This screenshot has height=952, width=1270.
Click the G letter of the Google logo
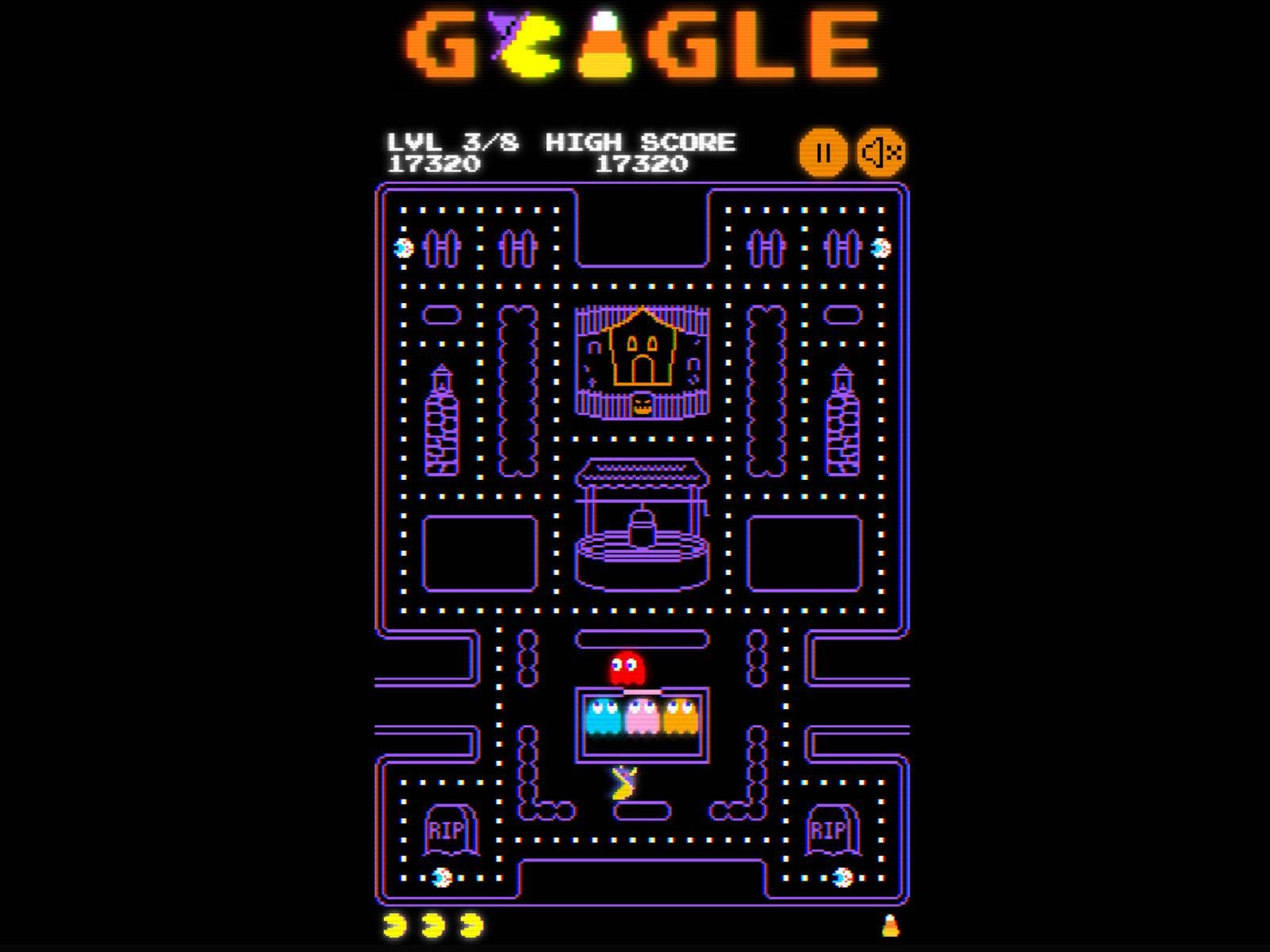[437, 46]
